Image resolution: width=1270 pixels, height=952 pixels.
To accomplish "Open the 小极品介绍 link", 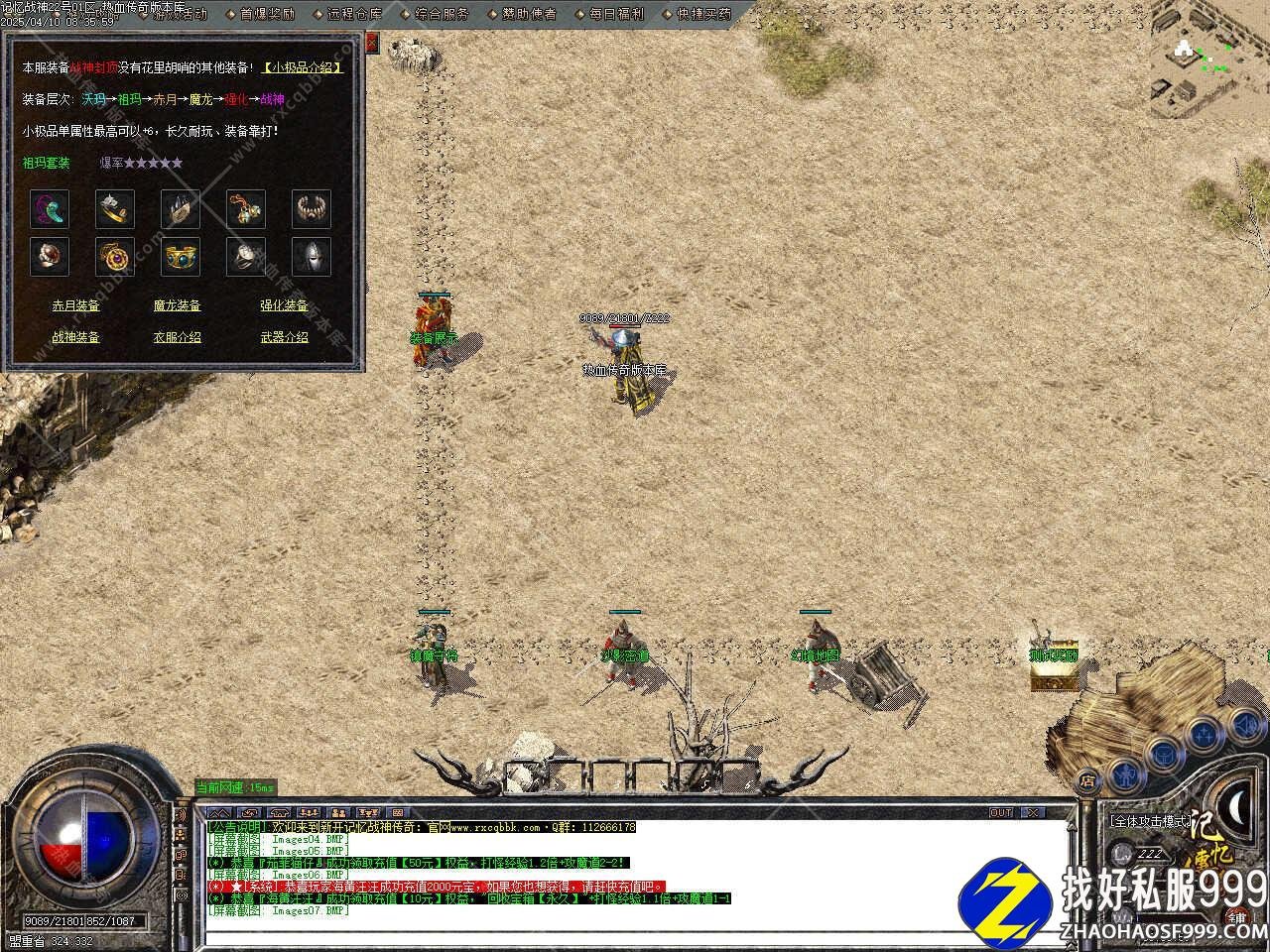I will 303,67.
